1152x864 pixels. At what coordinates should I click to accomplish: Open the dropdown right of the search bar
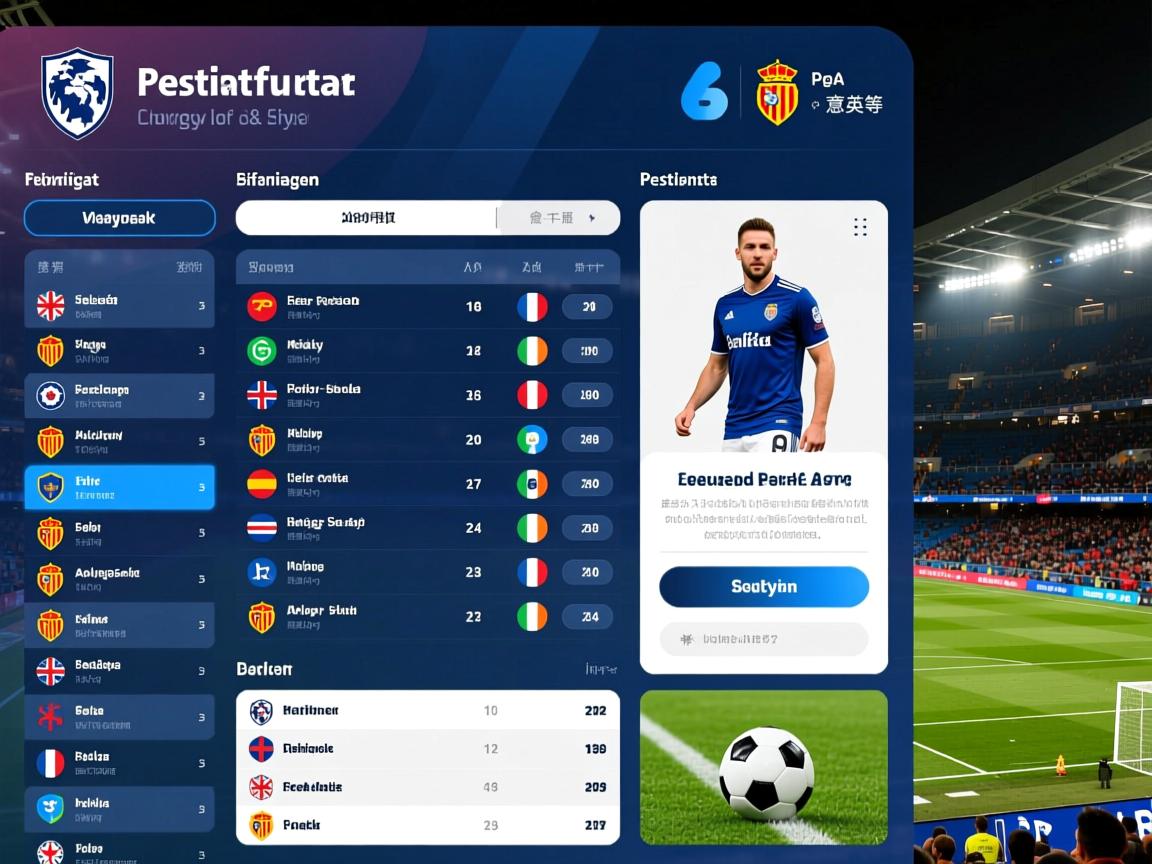click(x=560, y=218)
